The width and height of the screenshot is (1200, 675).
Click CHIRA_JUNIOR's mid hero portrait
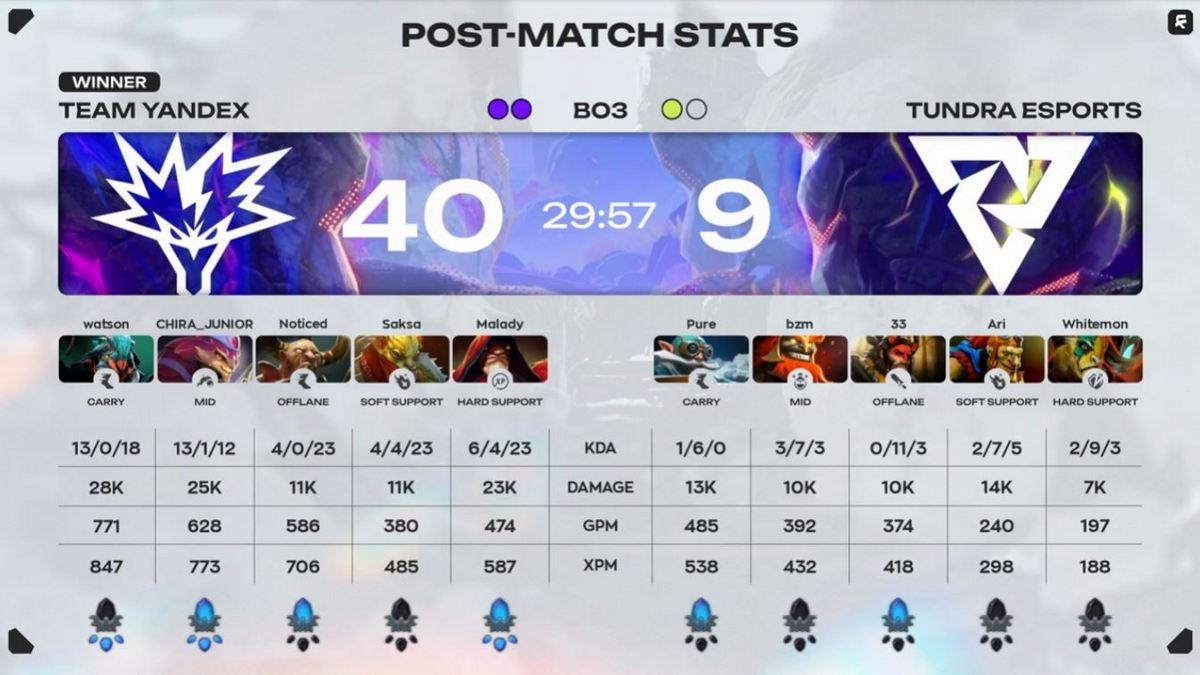click(x=204, y=358)
